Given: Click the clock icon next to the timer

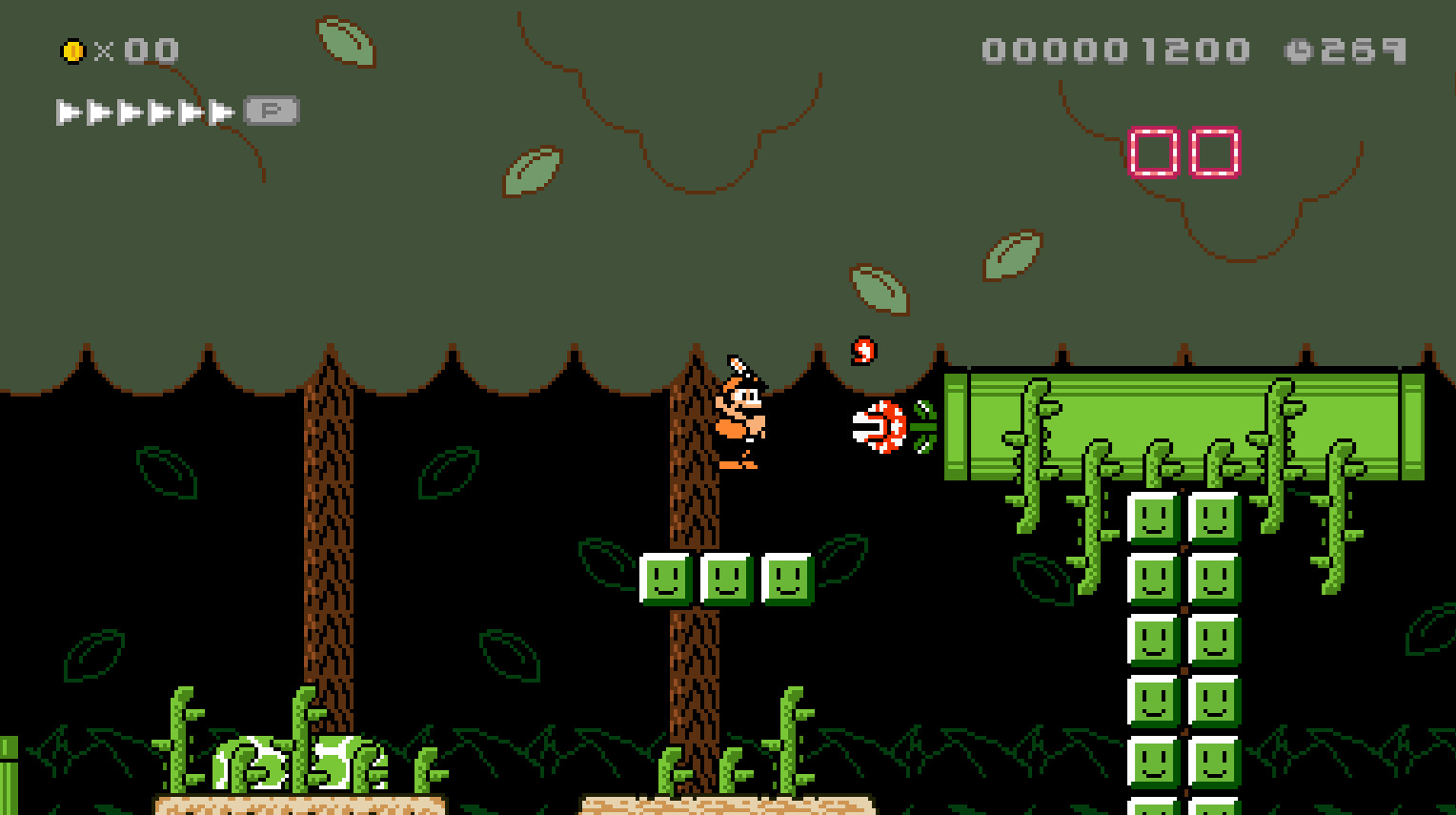Looking at the screenshot, I should click(1296, 50).
